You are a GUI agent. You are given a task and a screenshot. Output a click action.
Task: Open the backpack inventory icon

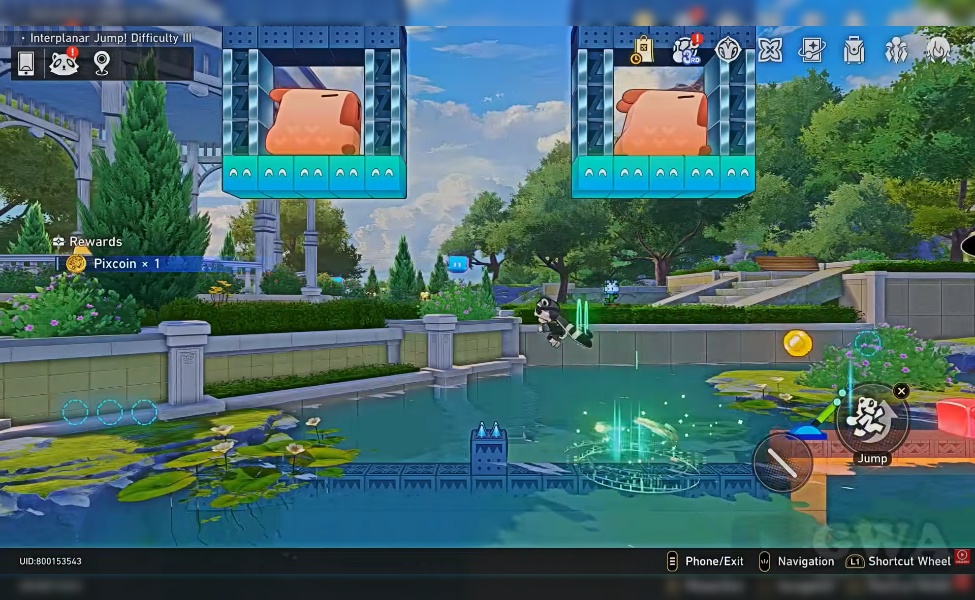853,50
